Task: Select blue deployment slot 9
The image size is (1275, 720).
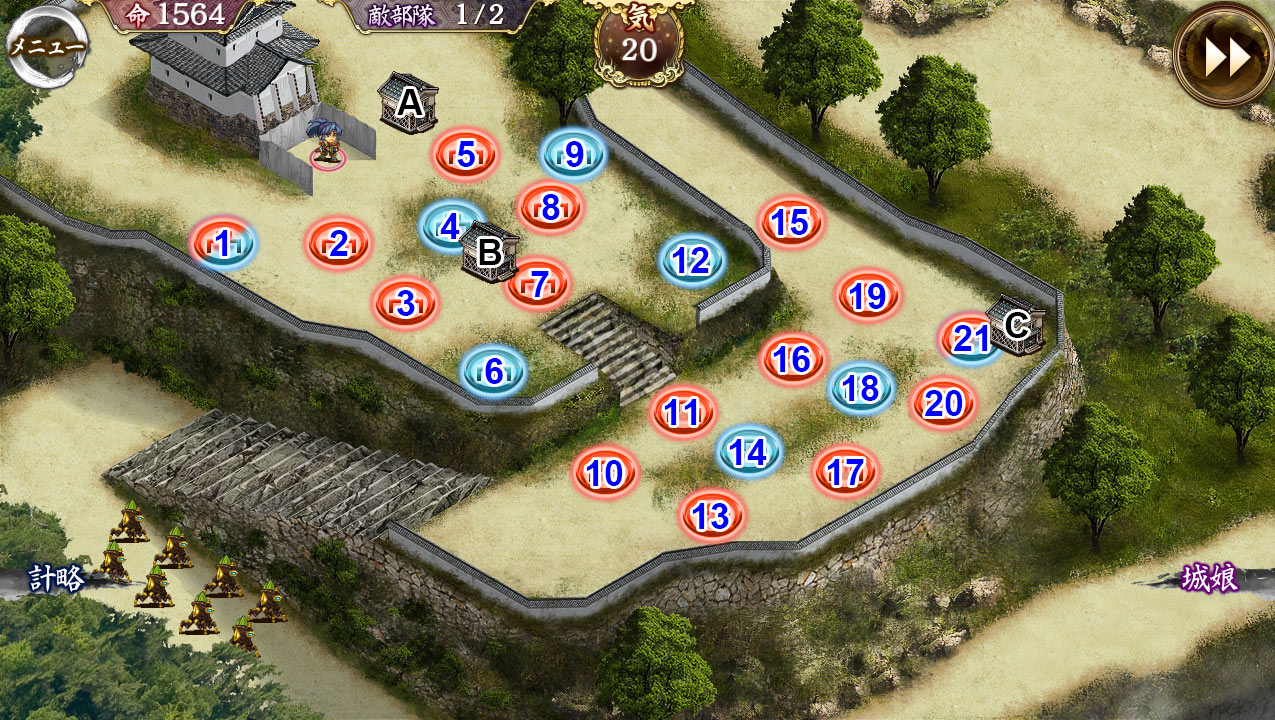Action: point(574,154)
